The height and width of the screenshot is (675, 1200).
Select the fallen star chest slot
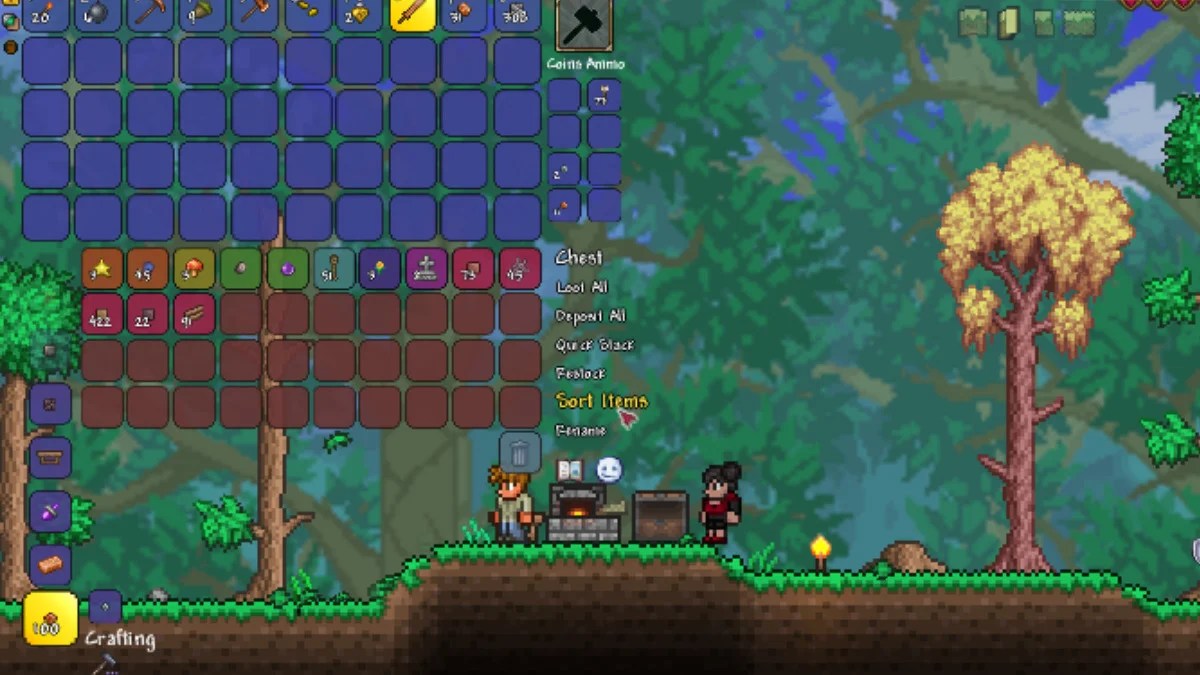(x=102, y=269)
